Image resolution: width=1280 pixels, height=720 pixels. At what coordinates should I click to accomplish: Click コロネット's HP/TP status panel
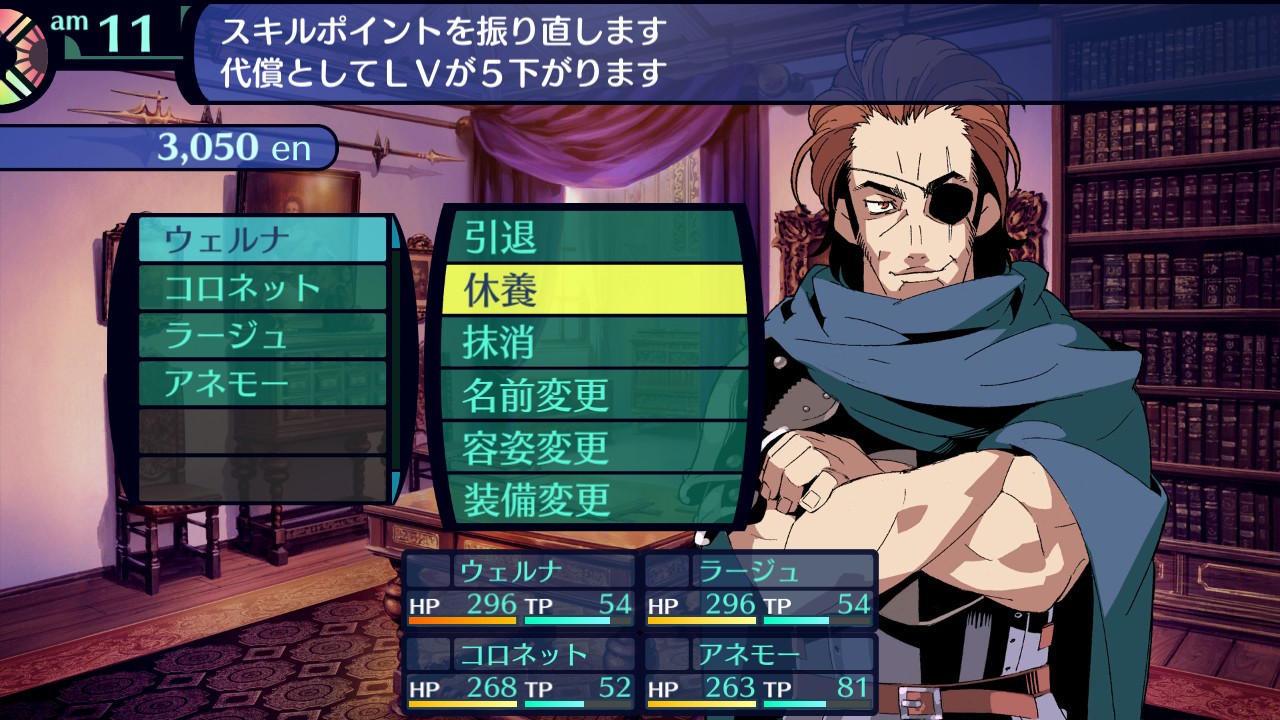pos(520,674)
